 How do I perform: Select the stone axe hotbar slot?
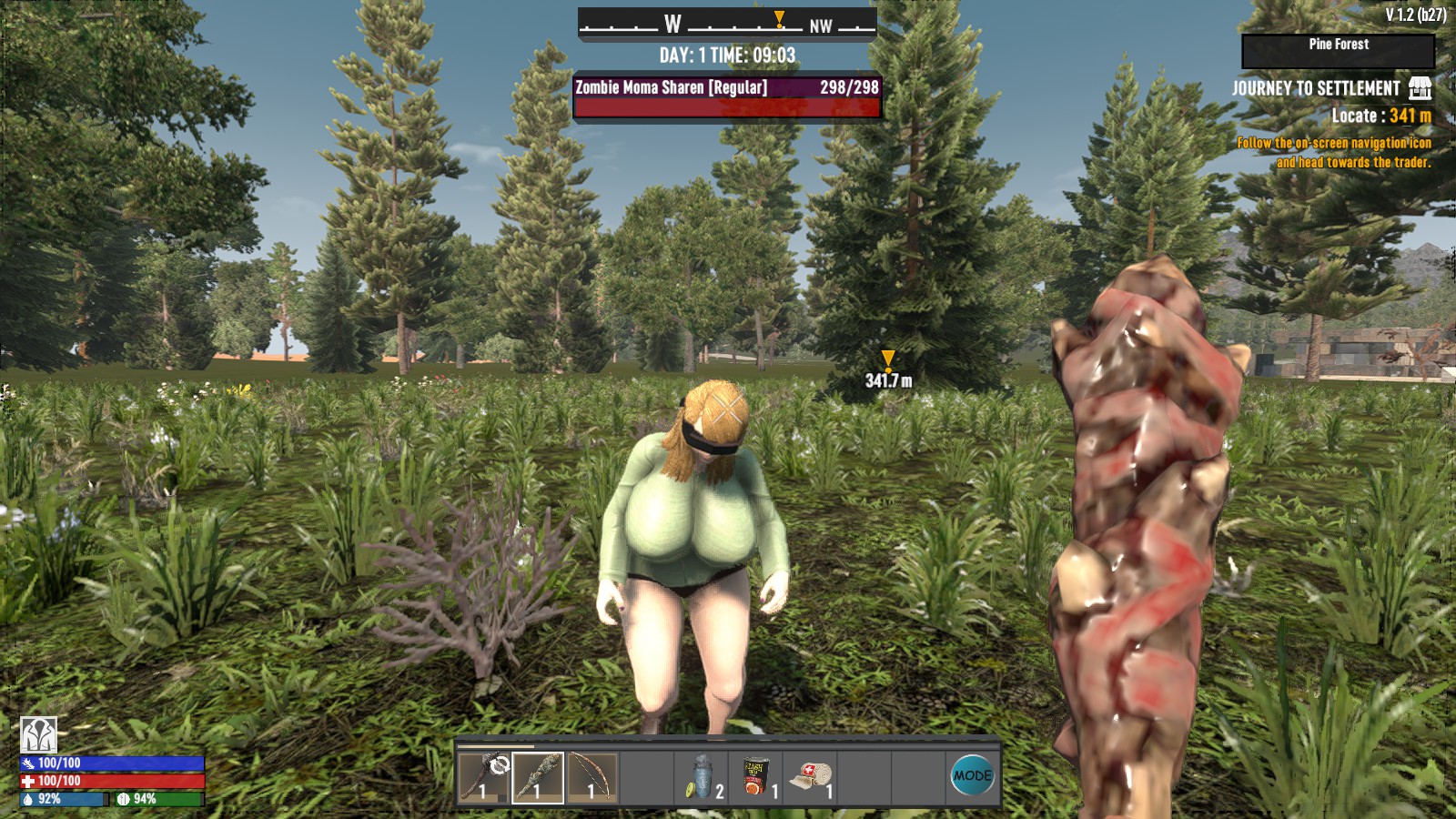(483, 777)
